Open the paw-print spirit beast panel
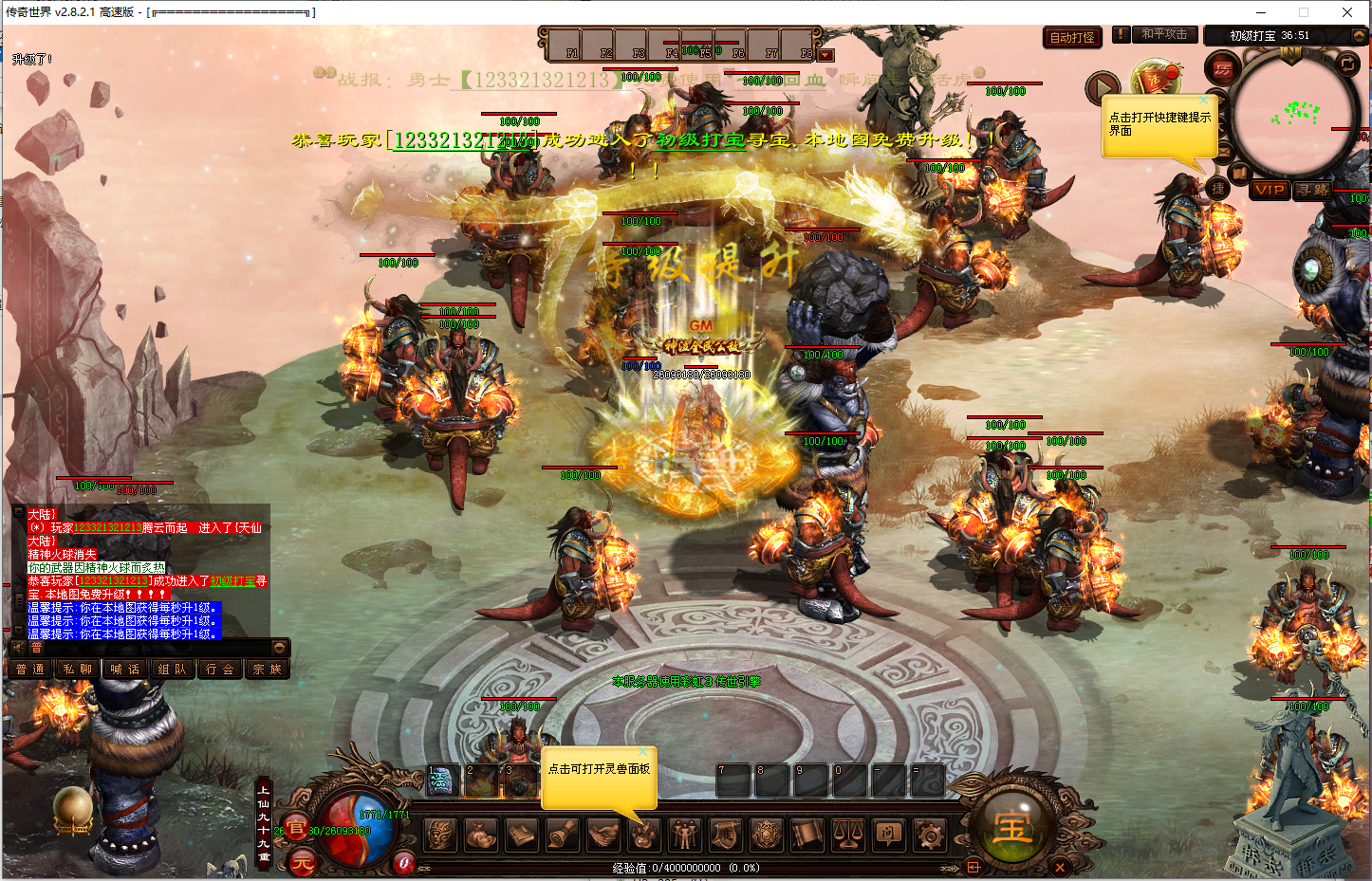 (642, 835)
